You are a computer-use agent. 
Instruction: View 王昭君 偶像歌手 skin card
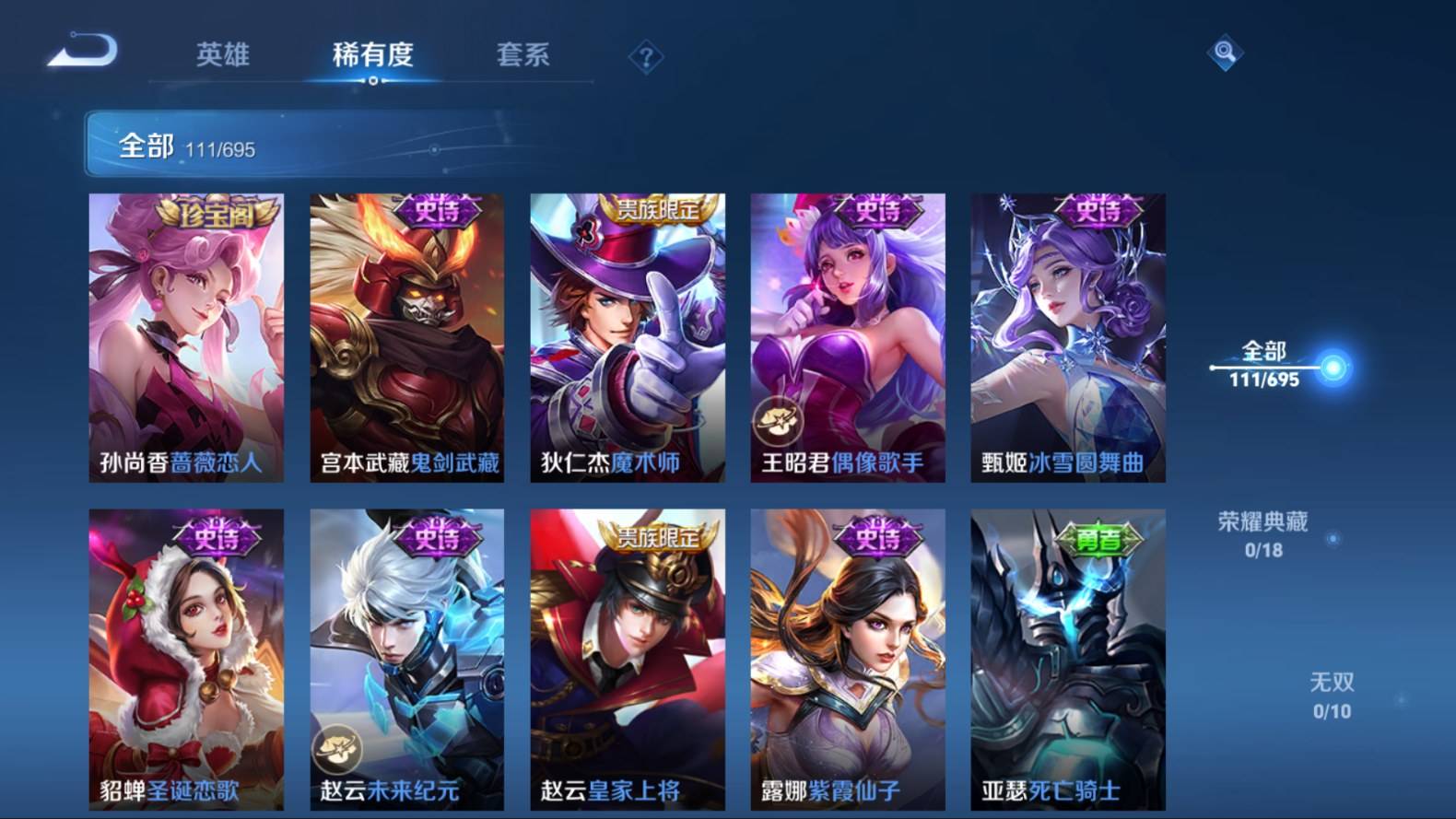848,337
